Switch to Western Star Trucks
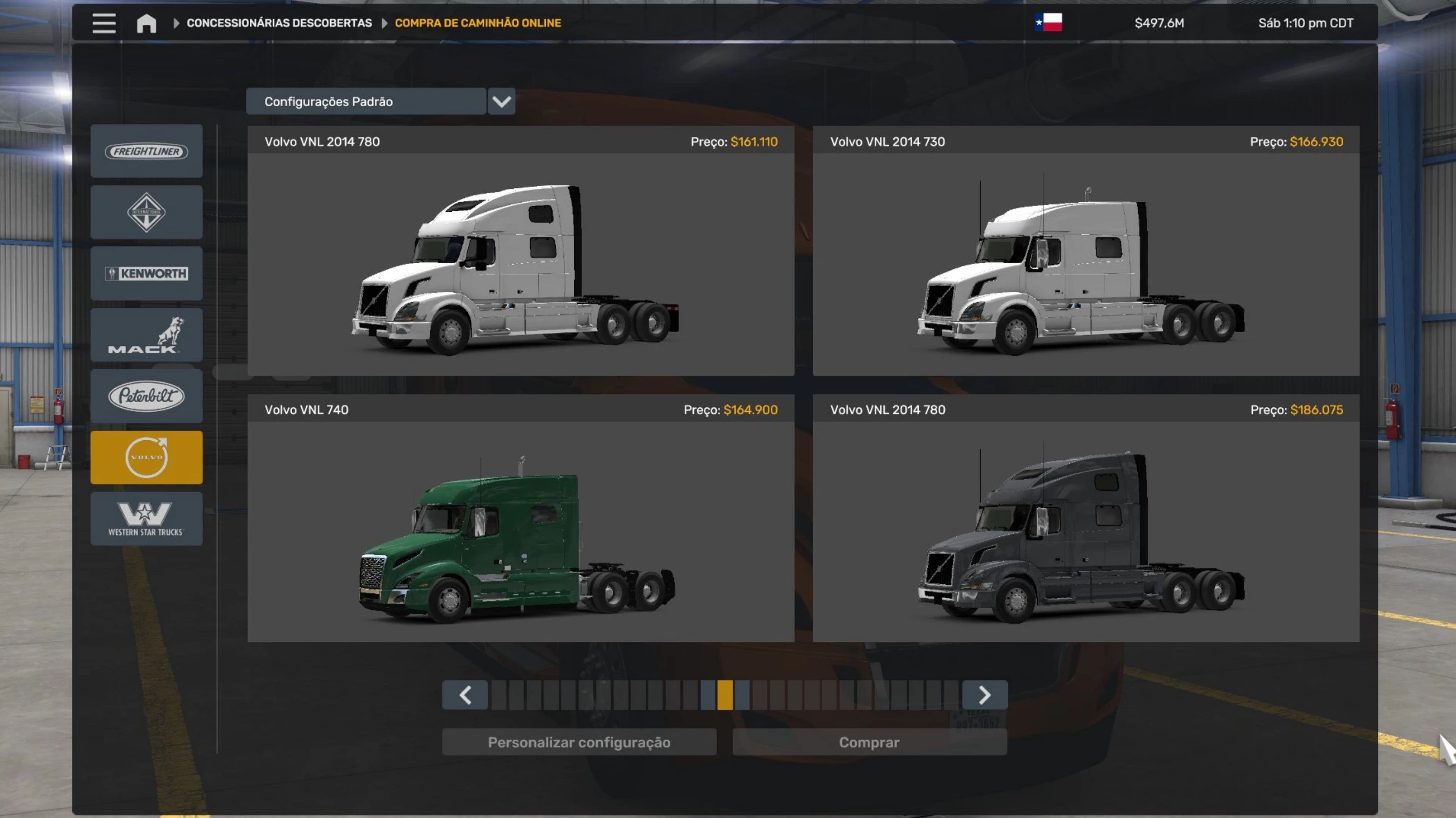Image resolution: width=1456 pixels, height=818 pixels. click(147, 518)
